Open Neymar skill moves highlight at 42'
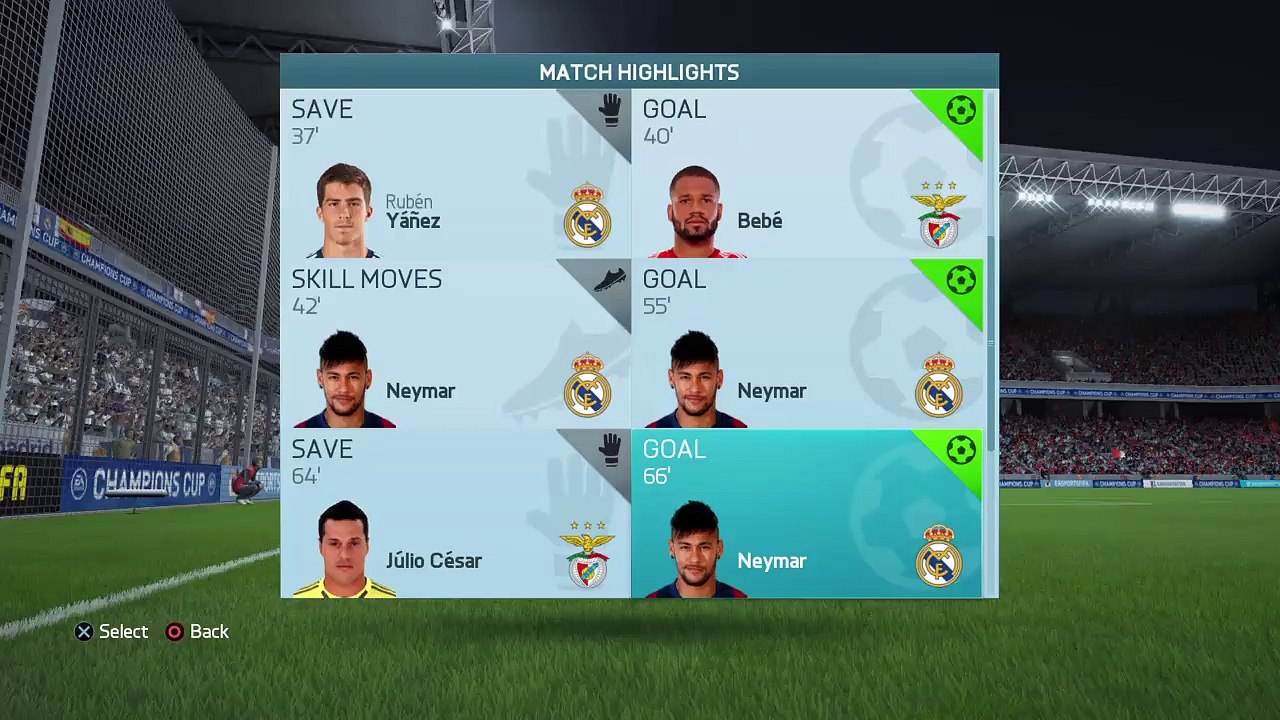Viewport: 1280px width, 720px height. coord(455,344)
